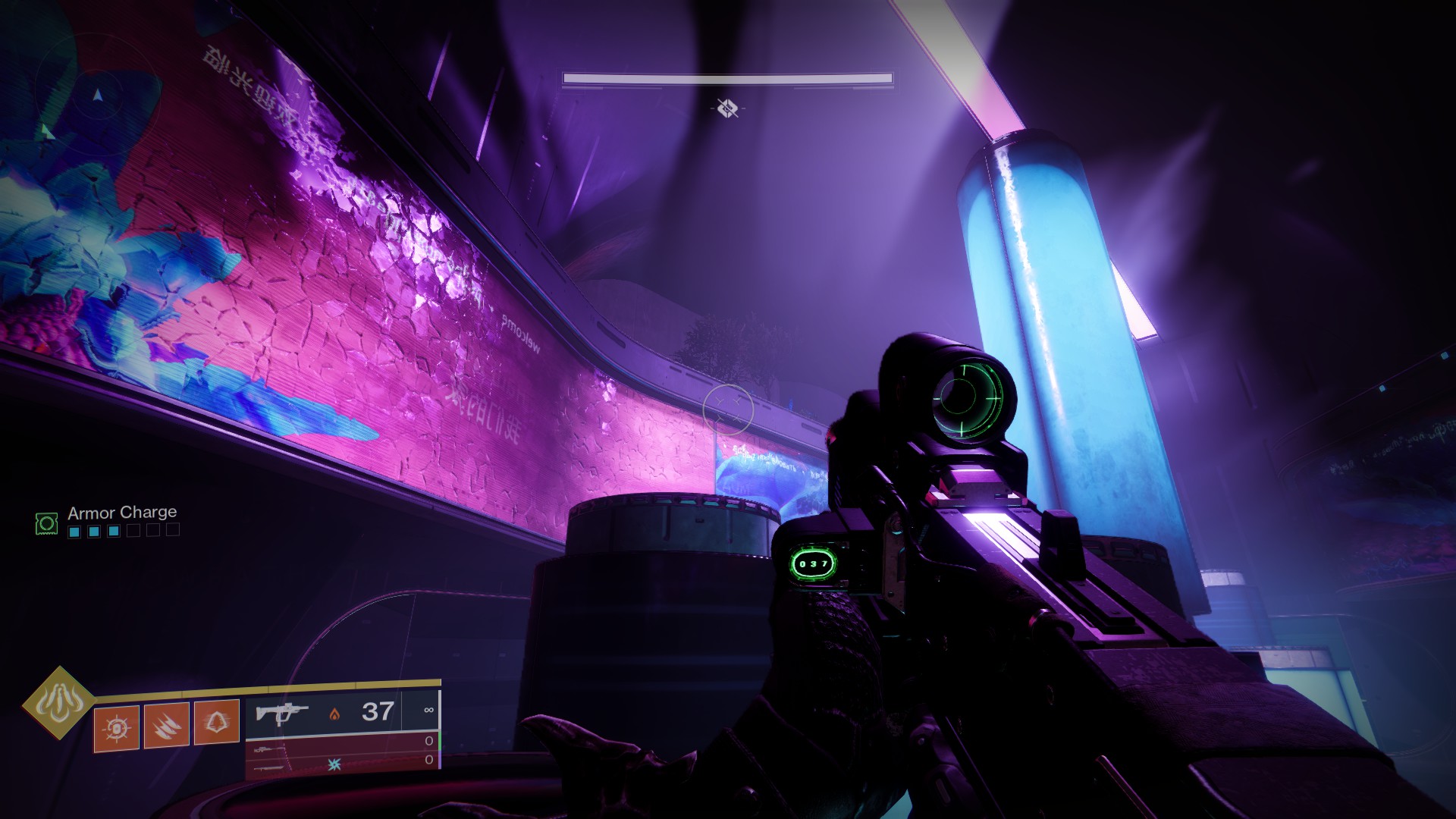This screenshot has height=819, width=1456.
Task: Click the objective marker below the top bar
Action: point(727,108)
